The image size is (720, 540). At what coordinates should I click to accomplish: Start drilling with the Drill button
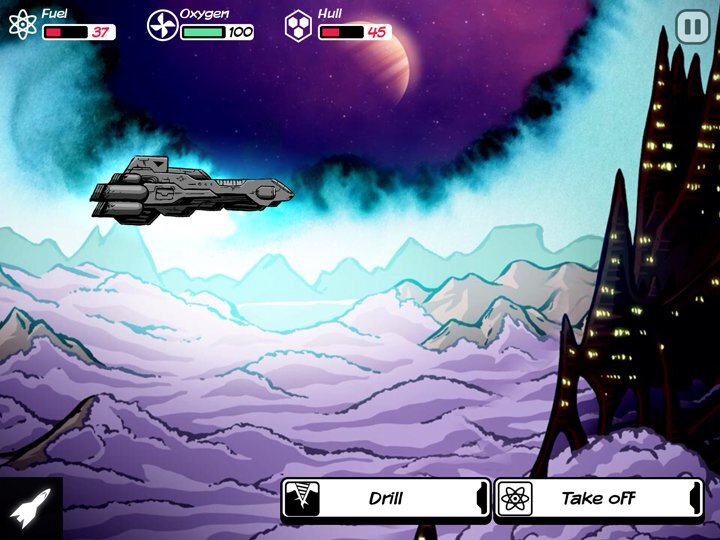pyautogui.click(x=386, y=498)
